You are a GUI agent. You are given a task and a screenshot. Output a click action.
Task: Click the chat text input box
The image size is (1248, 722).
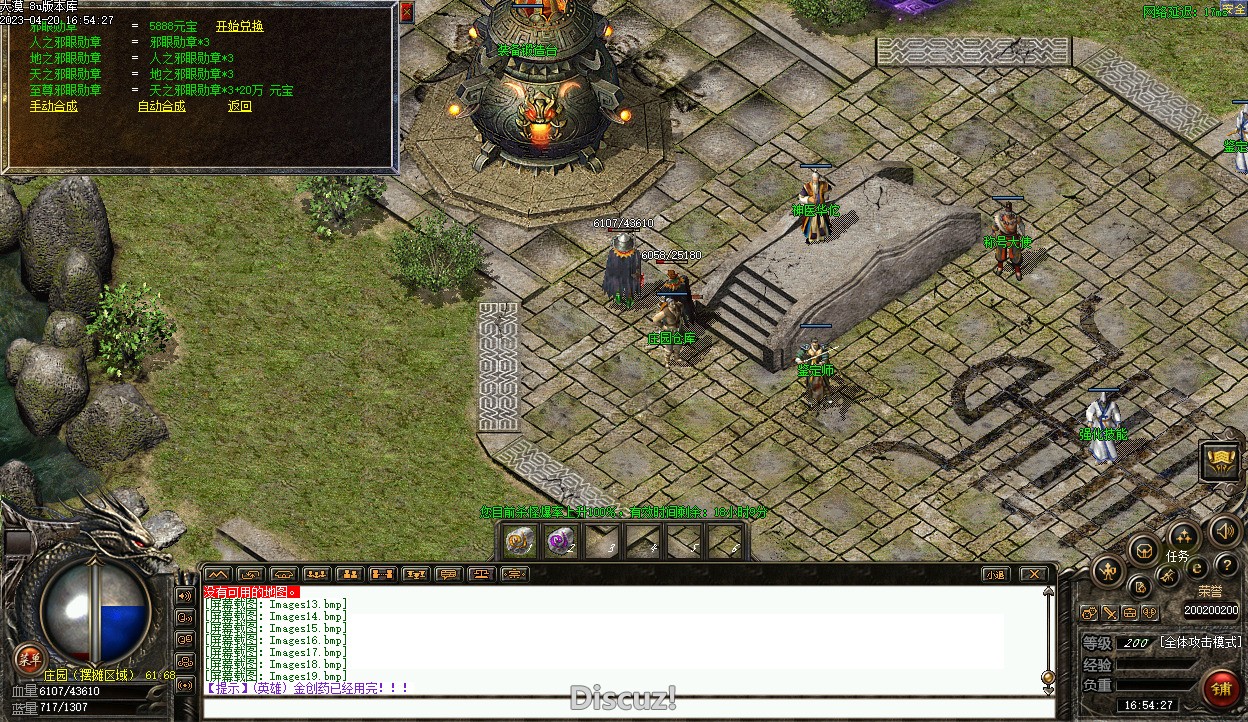pos(620,708)
